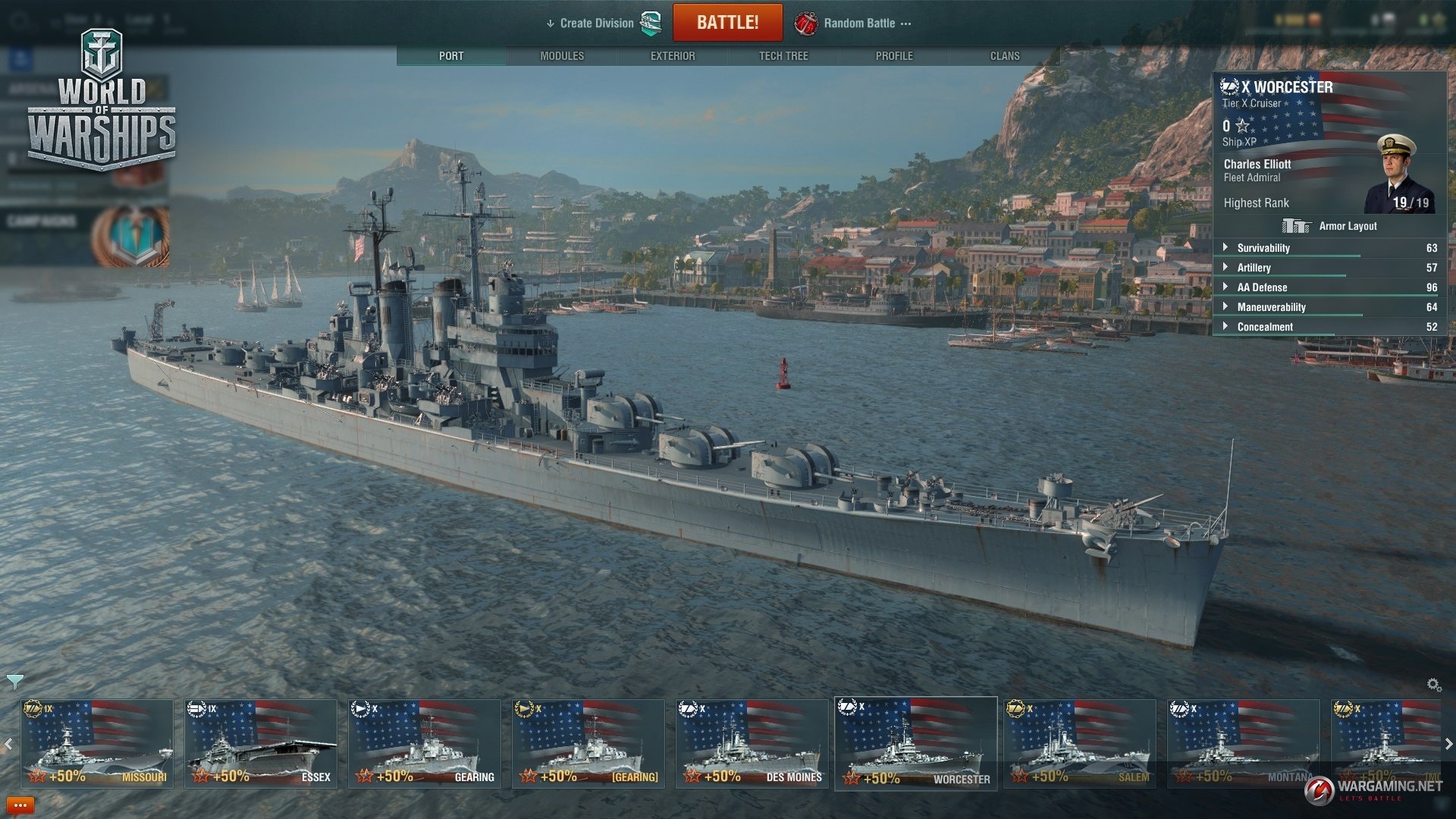Expand the Survivability stats row
Viewport: 1456px width, 819px height.
[x=1263, y=248]
